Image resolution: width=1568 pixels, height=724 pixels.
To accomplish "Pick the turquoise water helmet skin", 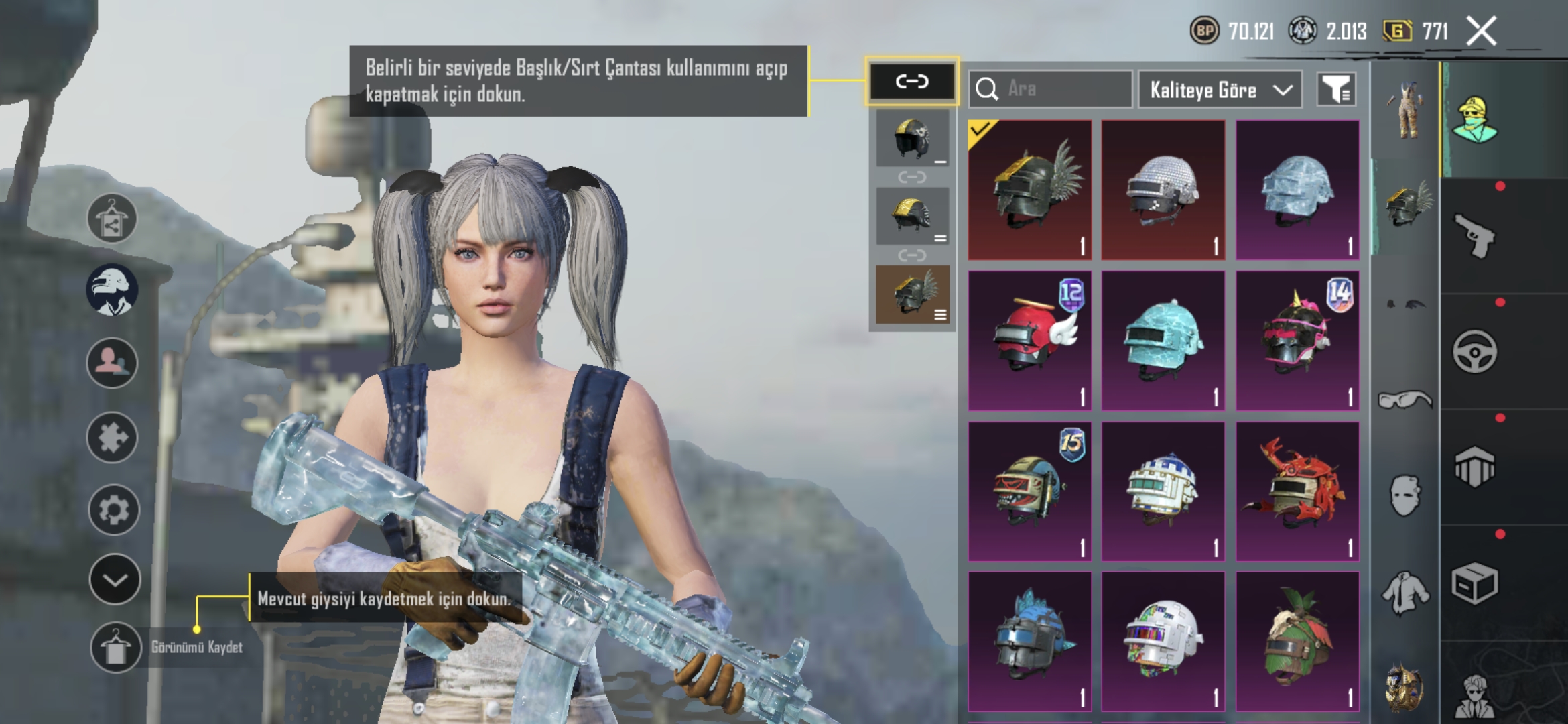I will coord(1163,341).
